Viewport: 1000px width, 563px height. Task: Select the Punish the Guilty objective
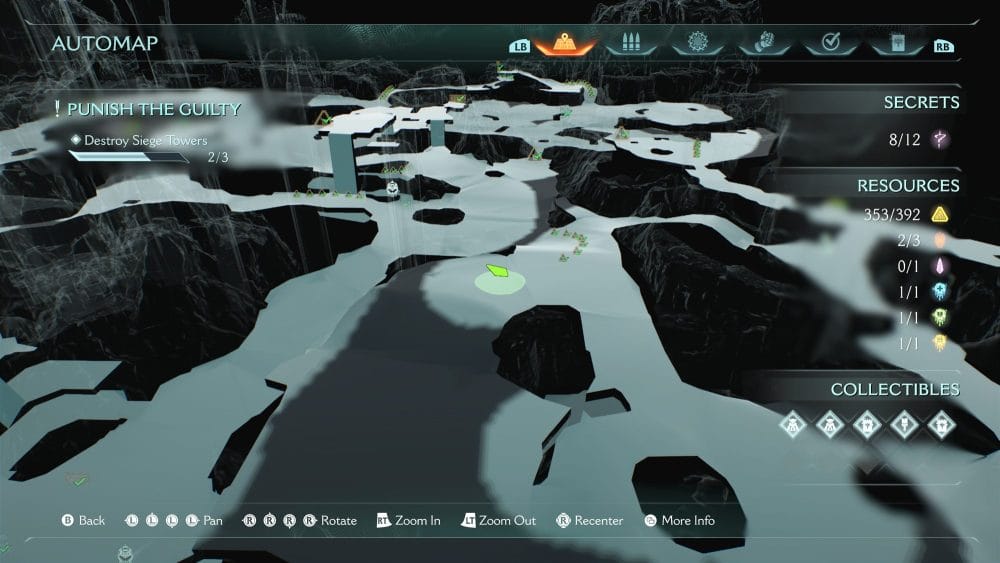(146, 109)
